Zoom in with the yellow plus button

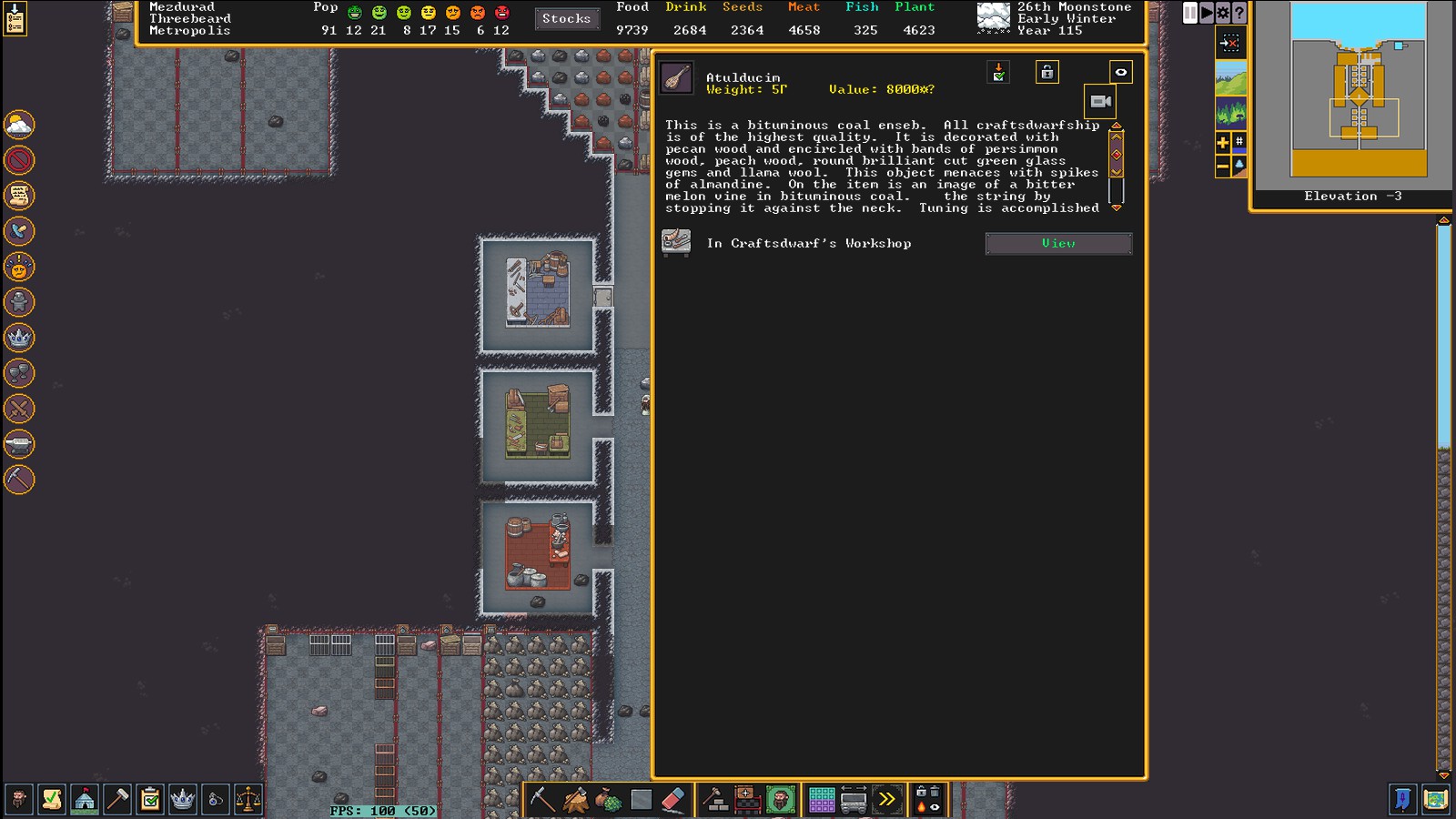click(x=1223, y=143)
